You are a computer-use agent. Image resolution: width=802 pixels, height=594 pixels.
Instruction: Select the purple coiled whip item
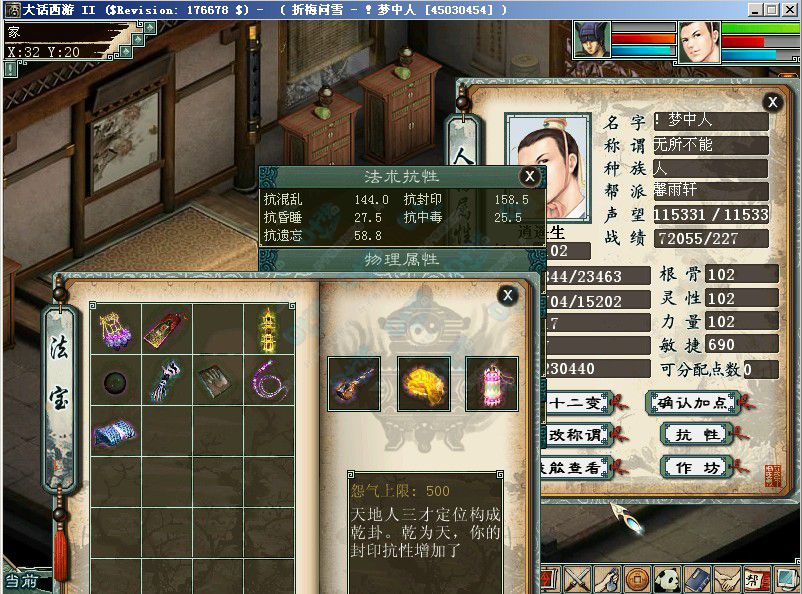[269, 381]
